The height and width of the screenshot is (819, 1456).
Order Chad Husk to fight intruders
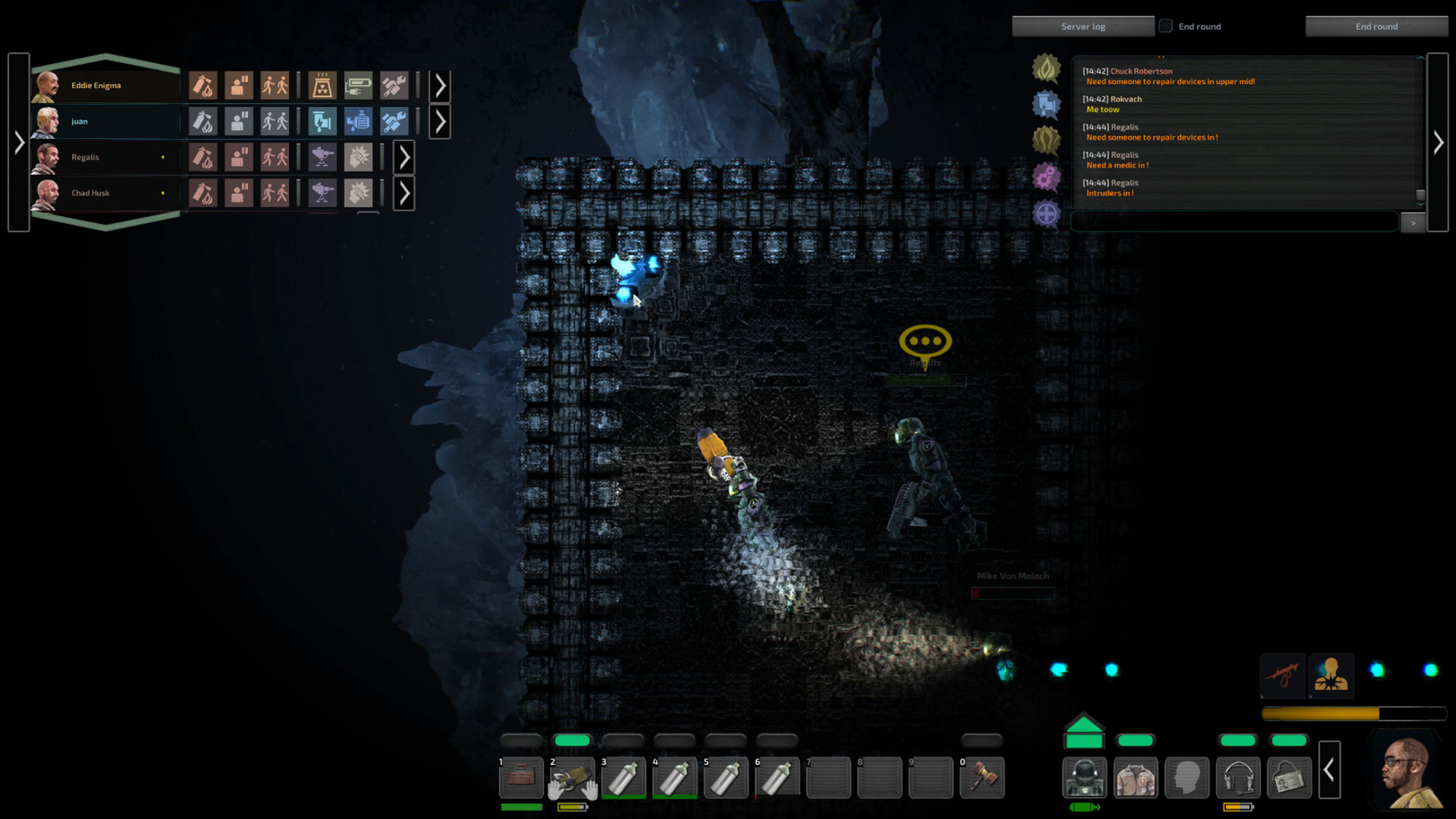[x=359, y=193]
